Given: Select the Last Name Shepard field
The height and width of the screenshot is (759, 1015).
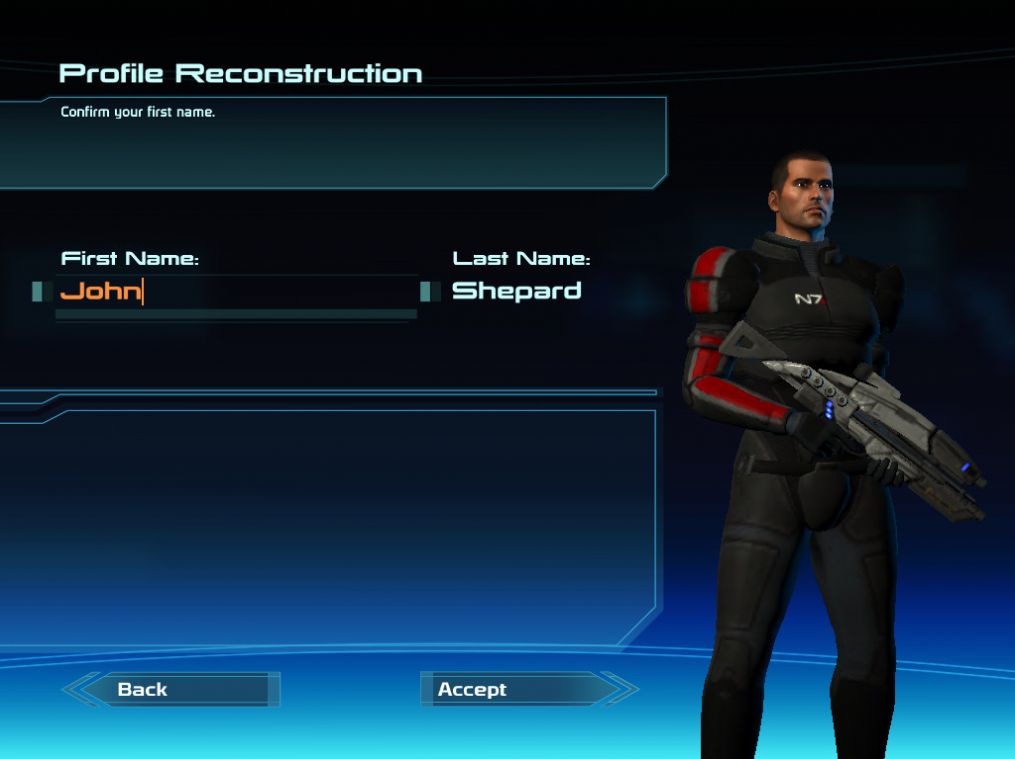Looking at the screenshot, I should (x=516, y=291).
